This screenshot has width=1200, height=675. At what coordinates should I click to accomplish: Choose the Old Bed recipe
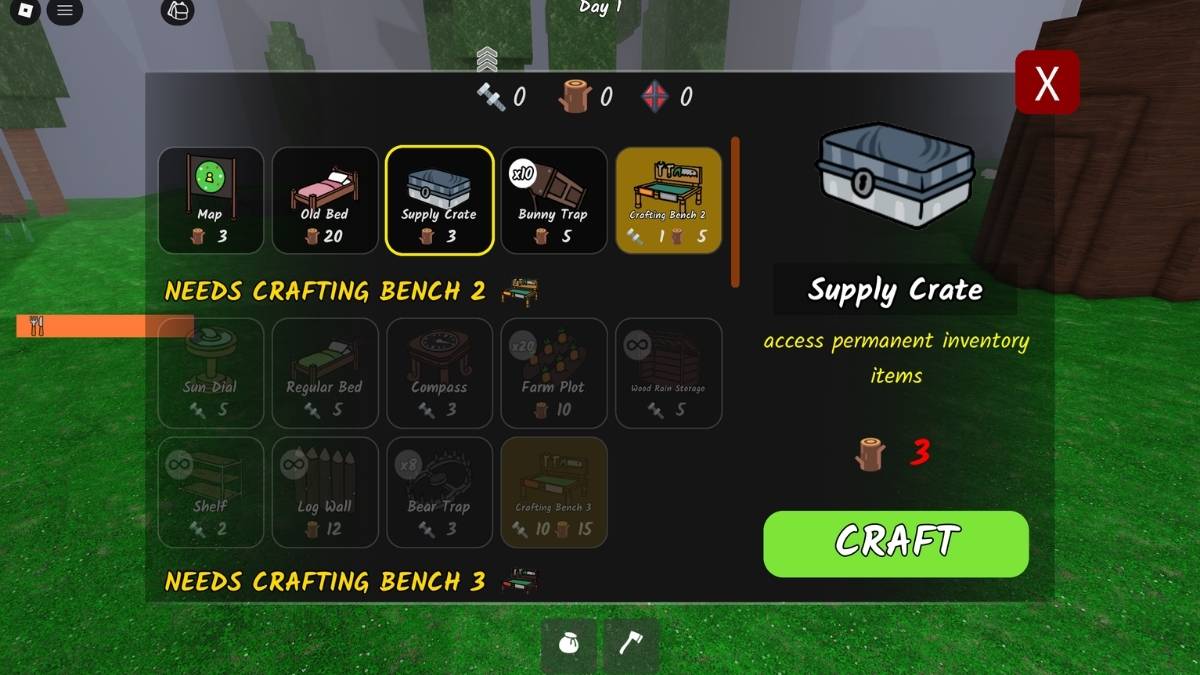tap(325, 200)
